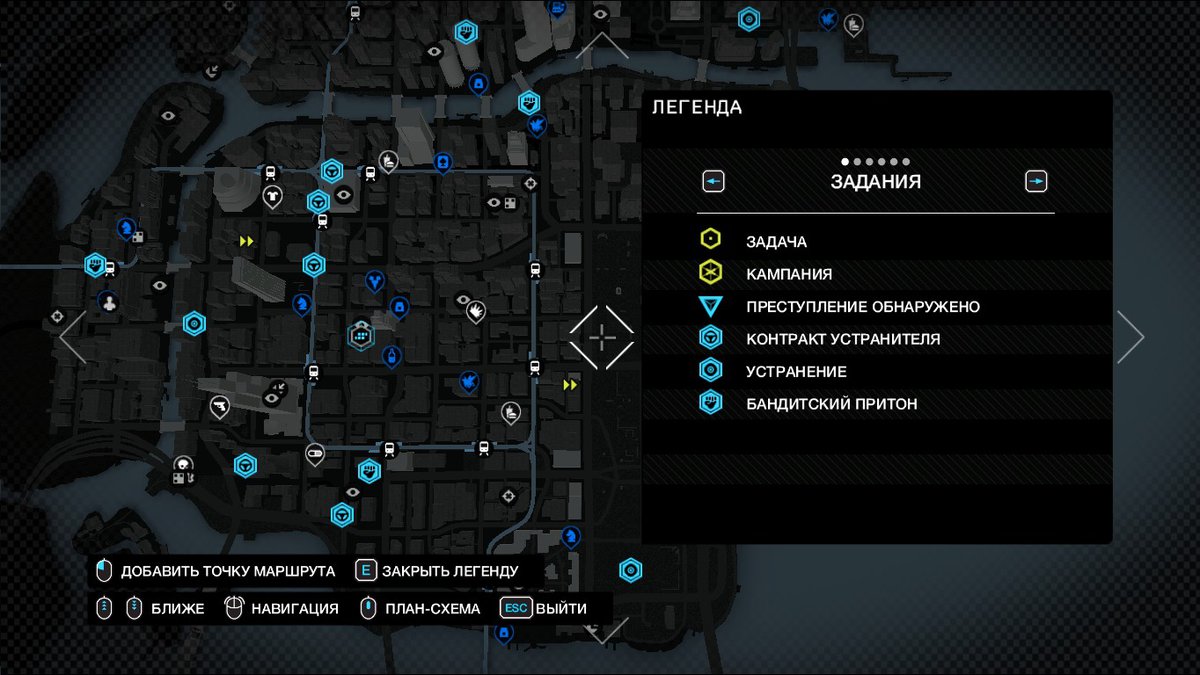Select ПРЕСТУПЛЕНИЕ ОБНАРУЖЕНО in the legend
This screenshot has width=1200, height=675.
(x=862, y=307)
